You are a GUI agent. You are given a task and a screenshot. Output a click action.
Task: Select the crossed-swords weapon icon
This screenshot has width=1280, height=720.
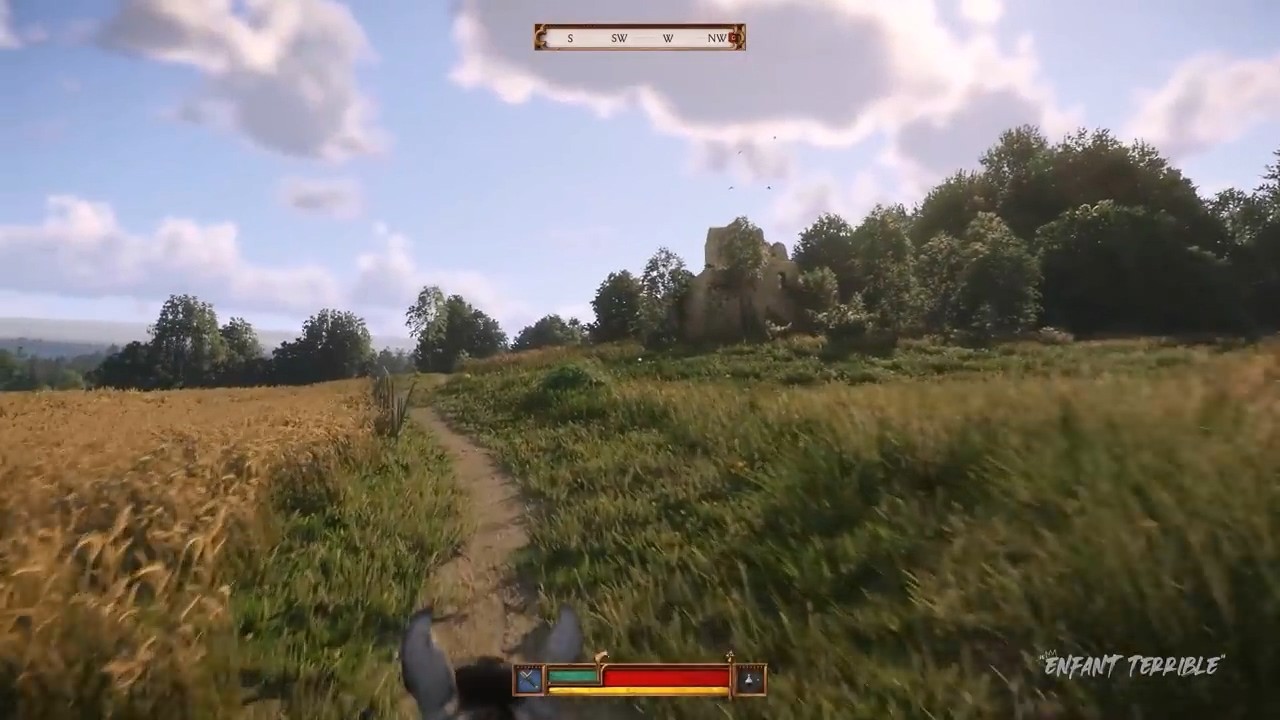pyautogui.click(x=529, y=680)
